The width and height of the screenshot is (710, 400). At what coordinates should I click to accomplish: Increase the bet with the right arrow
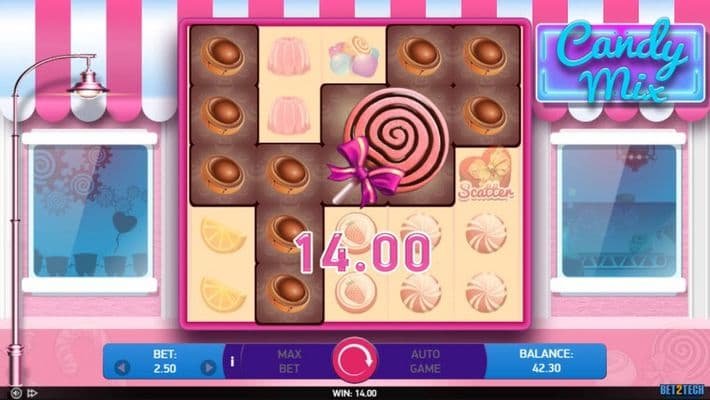point(208,367)
